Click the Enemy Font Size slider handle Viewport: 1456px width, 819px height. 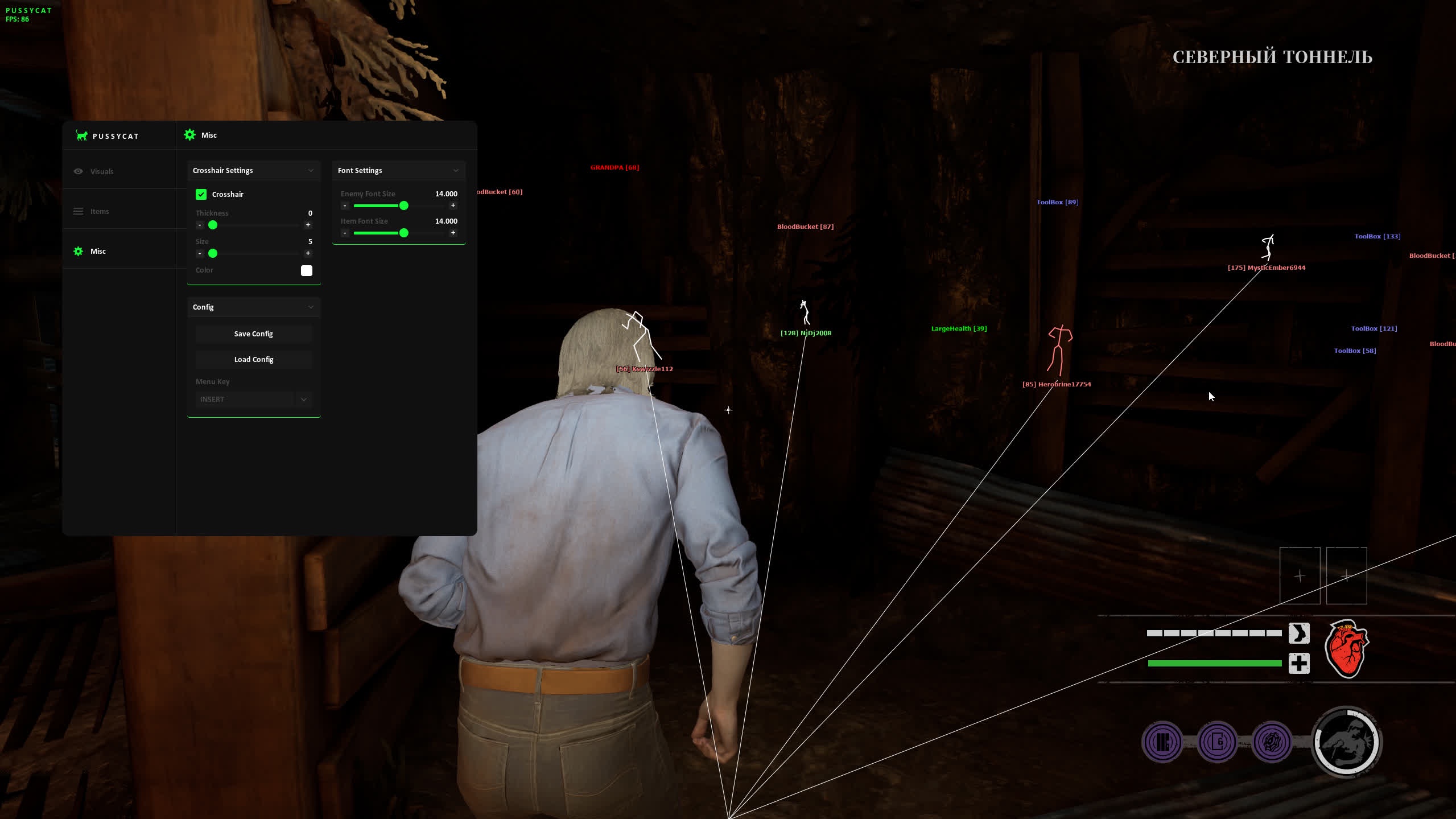click(x=404, y=205)
